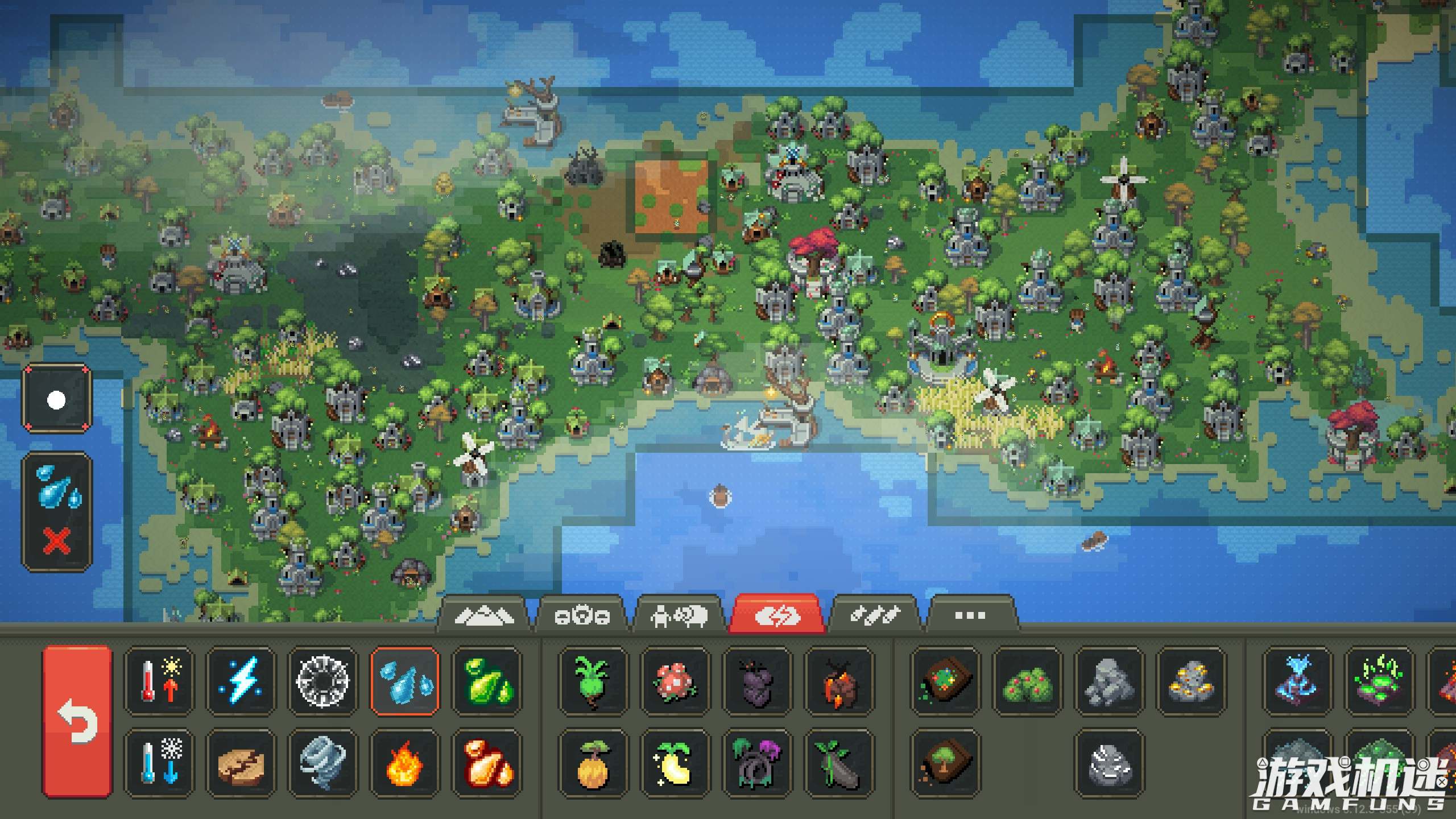
Task: Select the fire flame power
Action: pyautogui.click(x=404, y=762)
